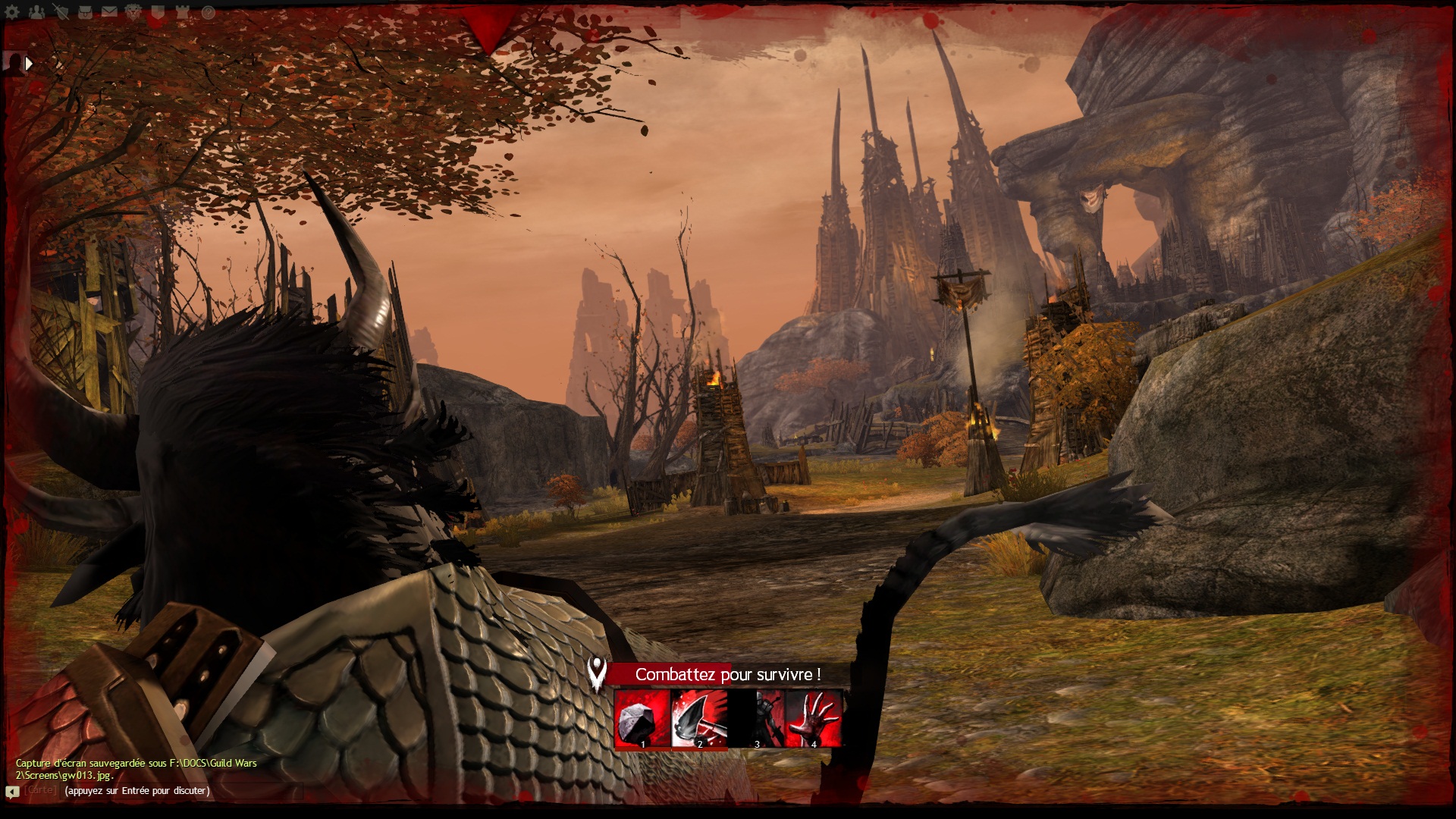The height and width of the screenshot is (819, 1456).
Task: Select the Carte chat channel label
Action: pyautogui.click(x=41, y=790)
